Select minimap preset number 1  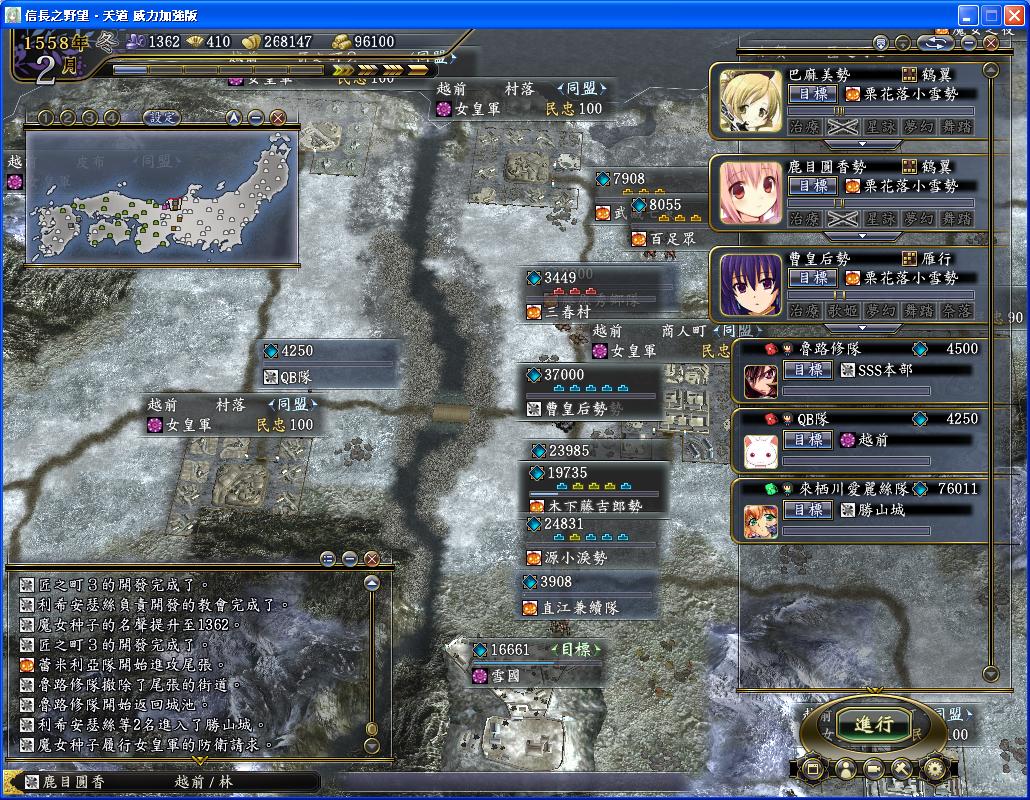coord(45,117)
